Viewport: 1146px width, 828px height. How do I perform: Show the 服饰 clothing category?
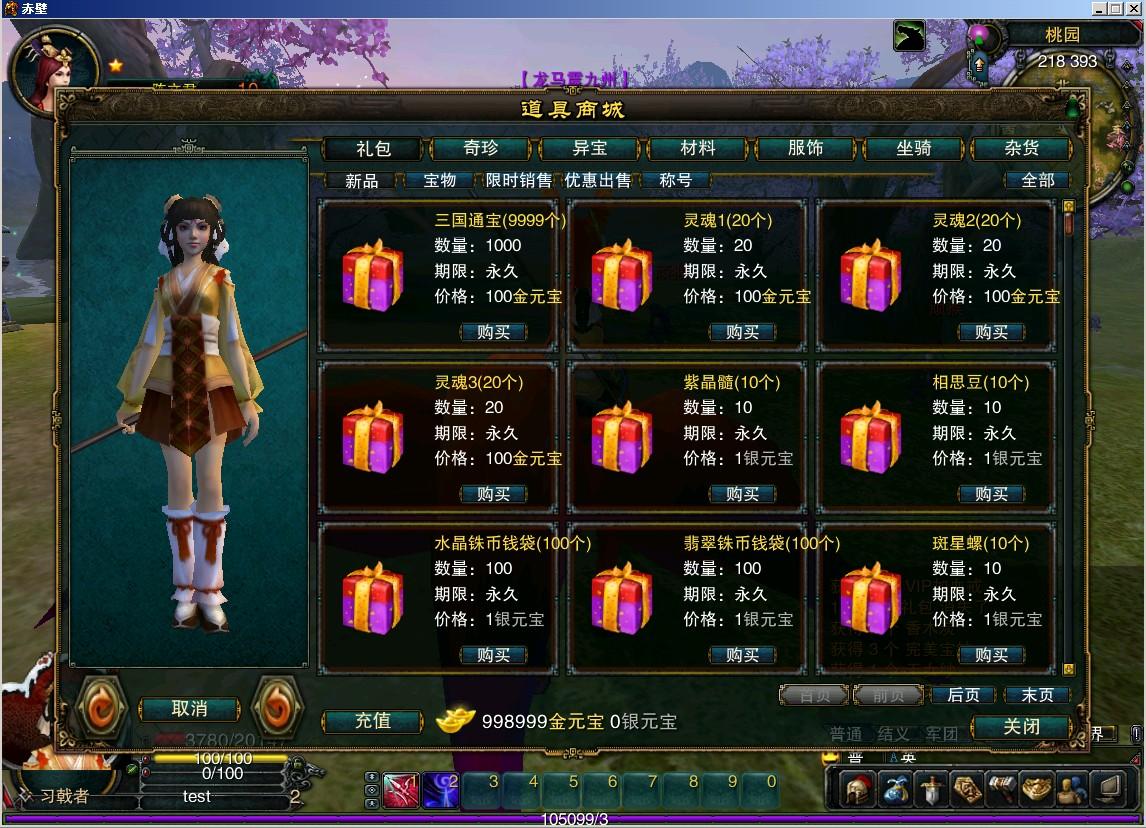tap(805, 149)
